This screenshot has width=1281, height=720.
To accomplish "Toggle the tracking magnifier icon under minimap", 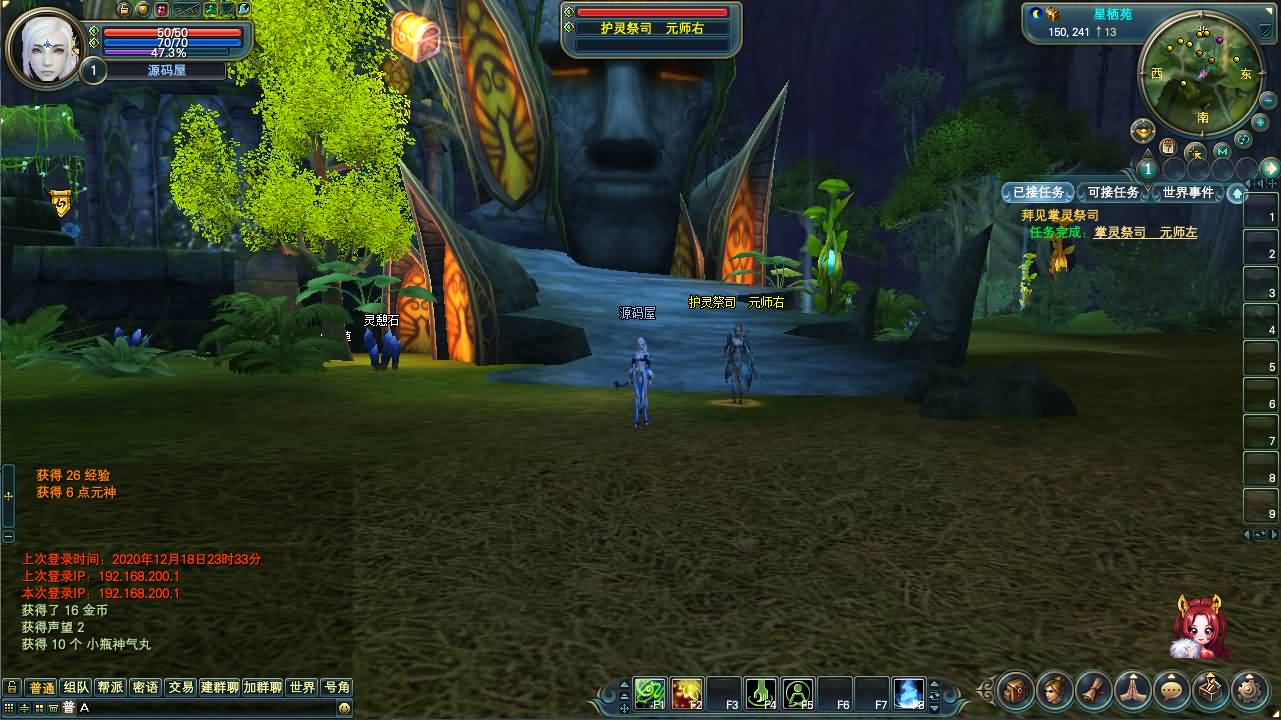I will 1195,152.
